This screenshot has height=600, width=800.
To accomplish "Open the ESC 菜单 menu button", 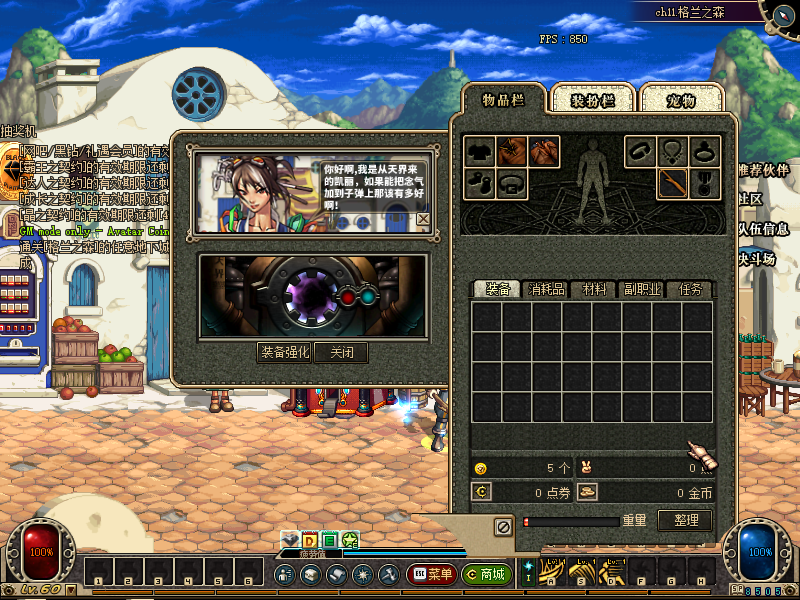I will point(432,574).
